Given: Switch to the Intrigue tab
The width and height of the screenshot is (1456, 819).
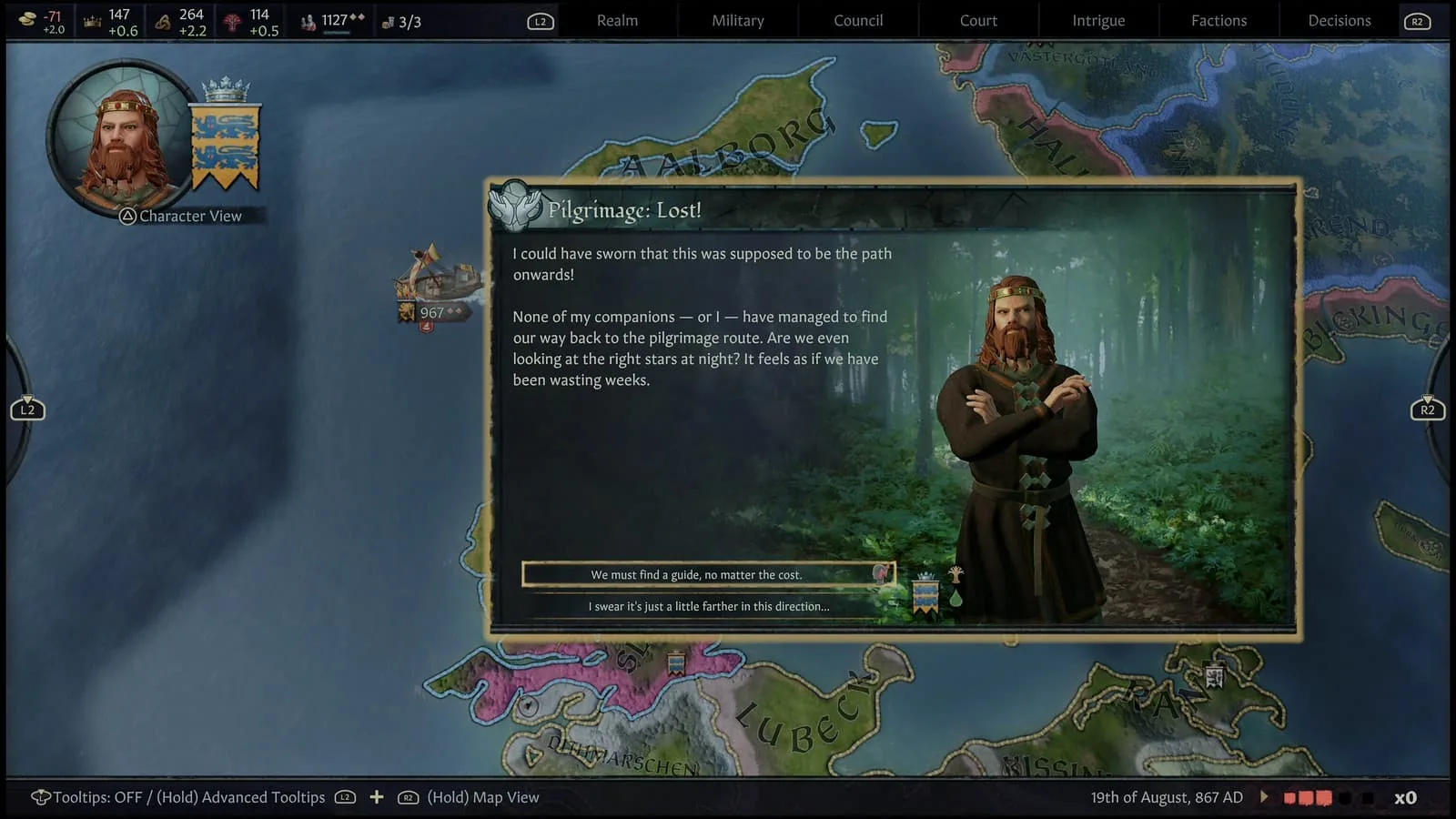Looking at the screenshot, I should [x=1097, y=20].
